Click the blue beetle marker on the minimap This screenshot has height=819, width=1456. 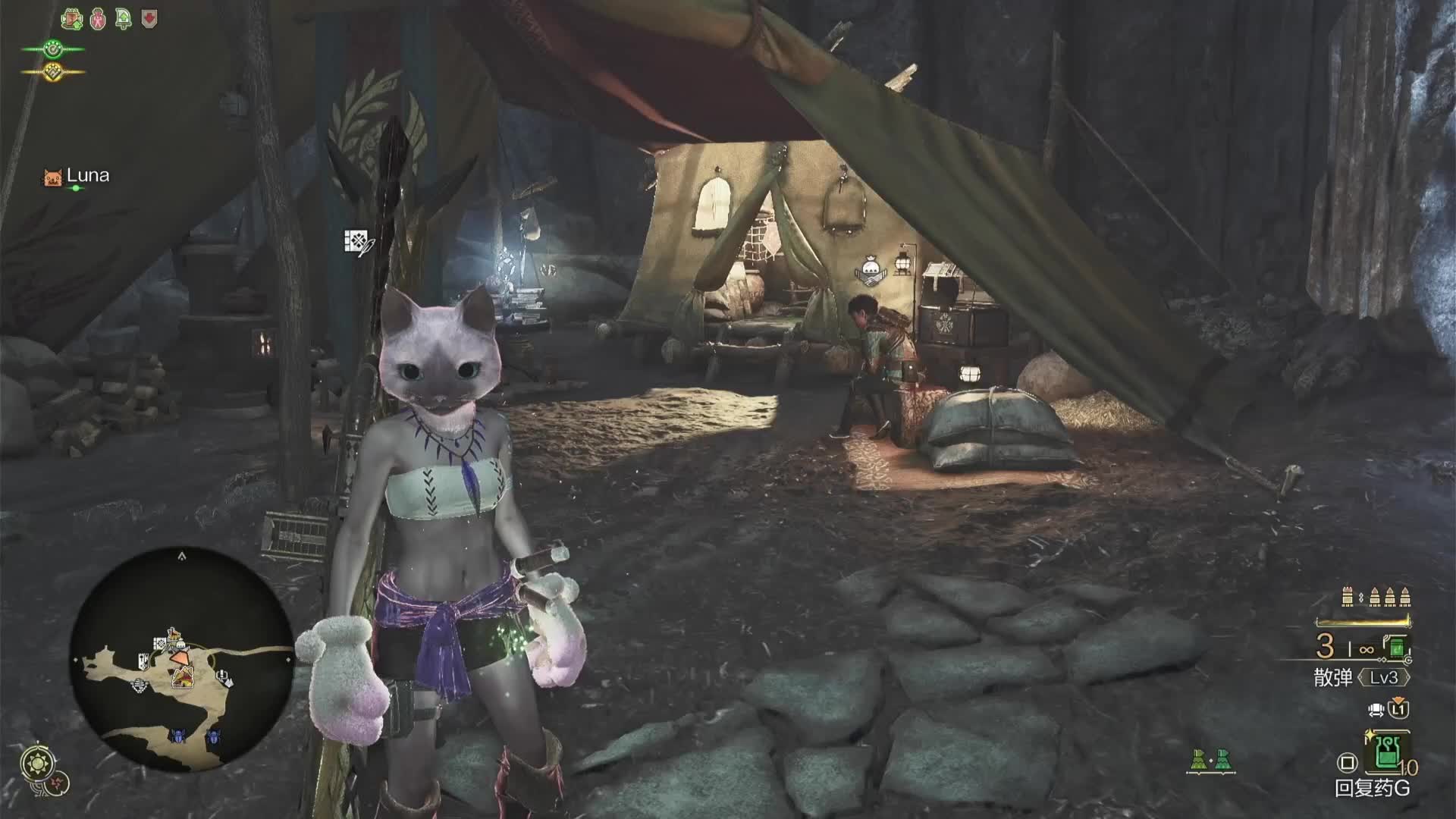tap(178, 735)
